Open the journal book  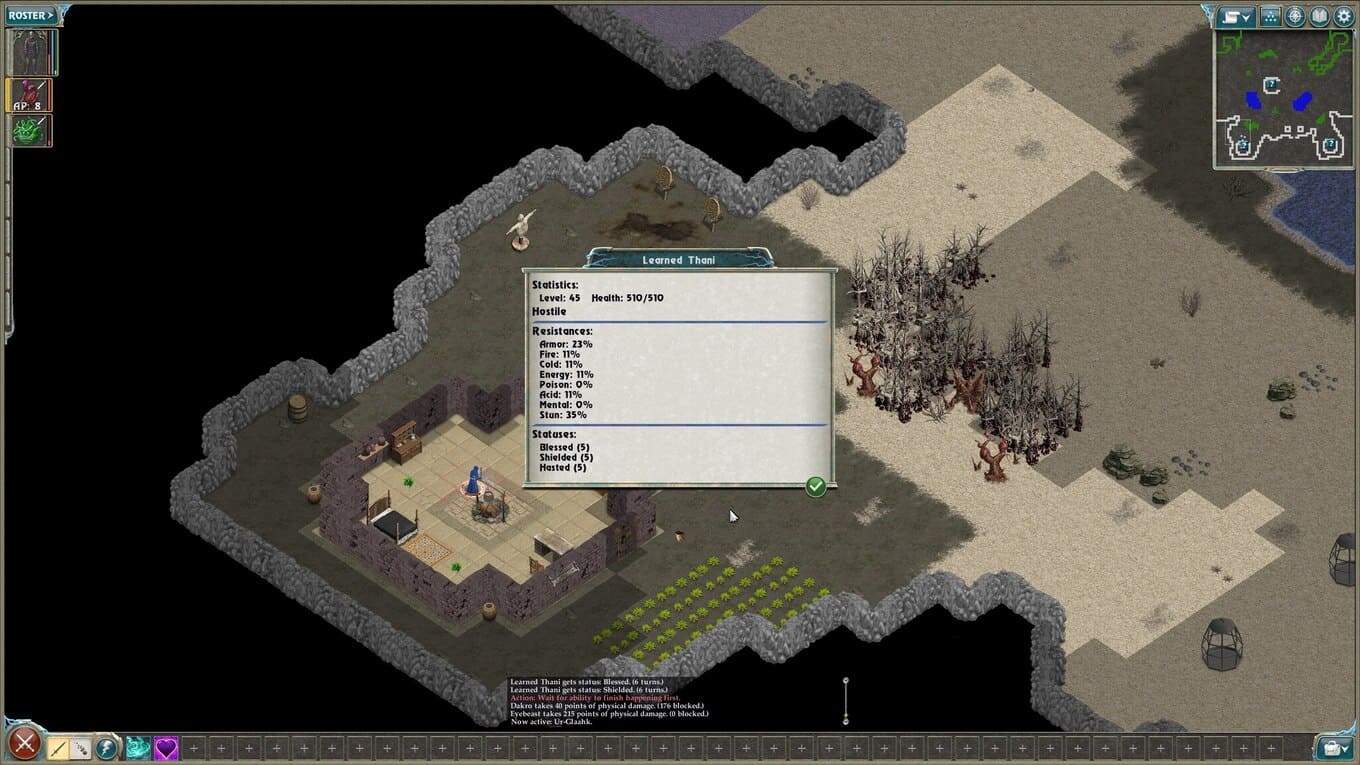1320,16
